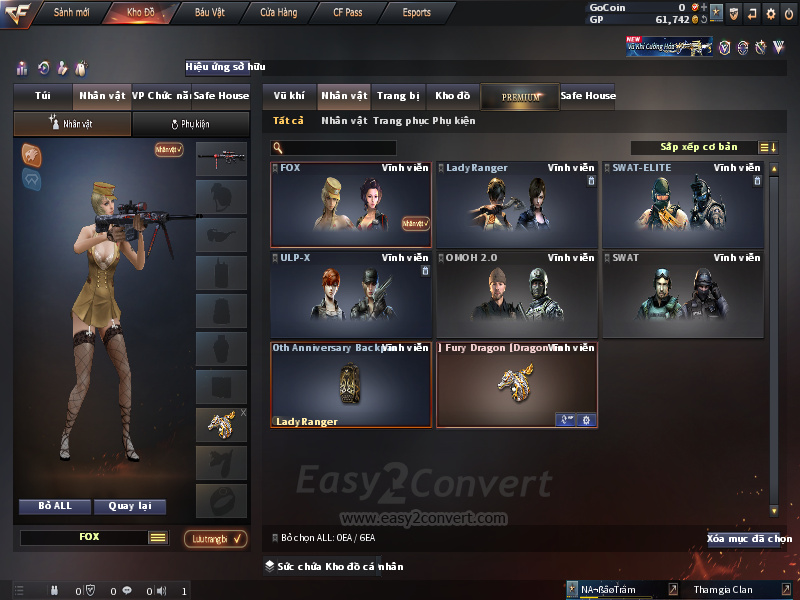800x600 pixels.
Task: Select the Vũ khí weapons category
Action: [x=289, y=96]
